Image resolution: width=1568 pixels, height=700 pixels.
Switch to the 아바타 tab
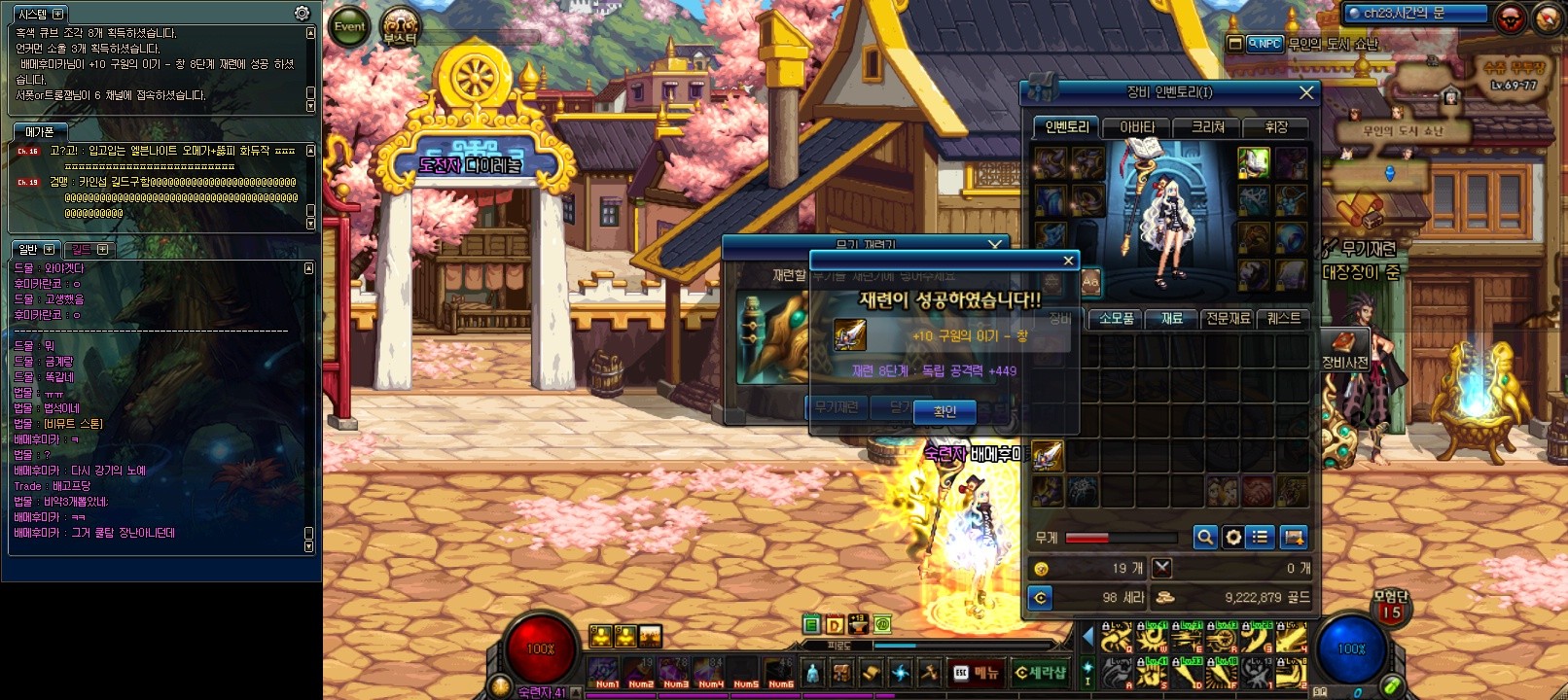click(1137, 127)
